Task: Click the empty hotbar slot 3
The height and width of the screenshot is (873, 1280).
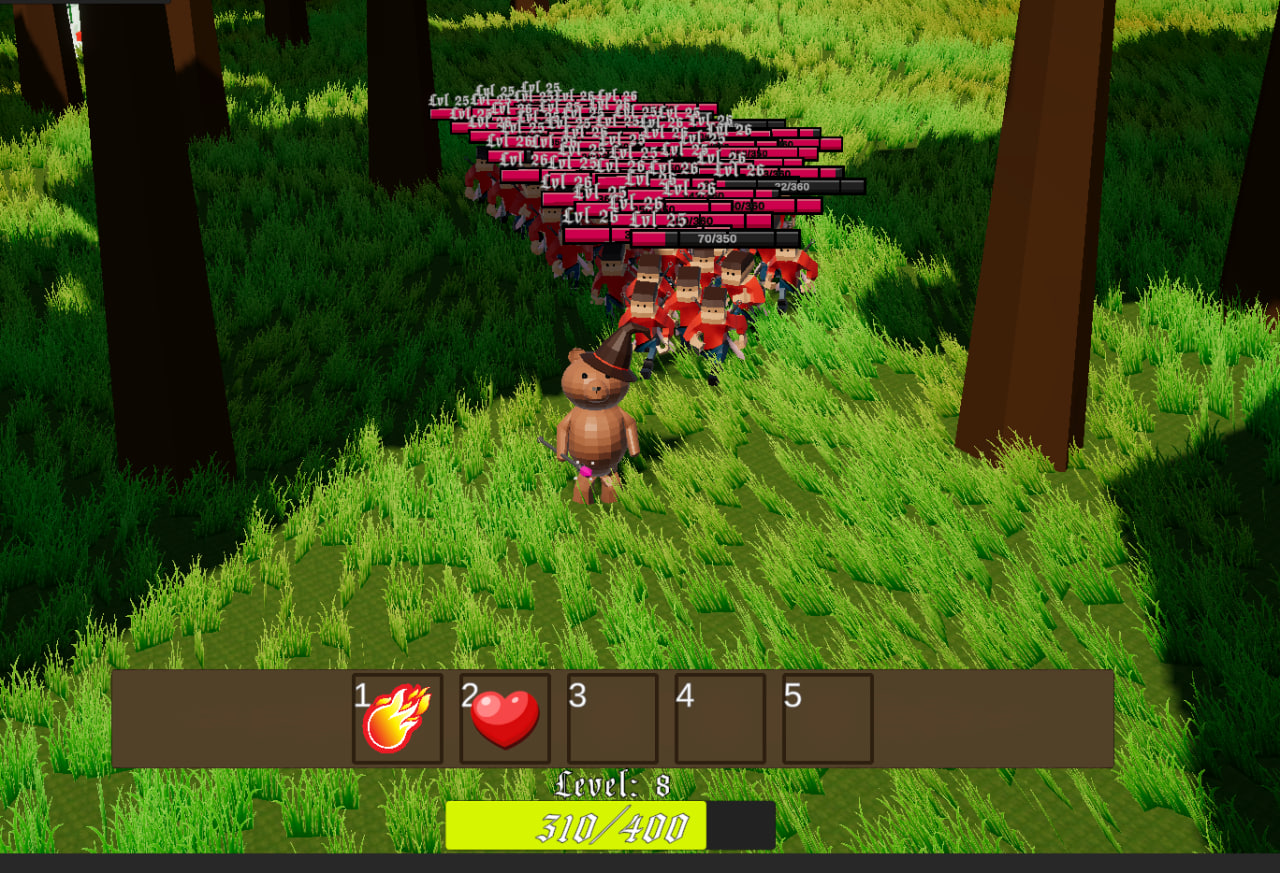Action: click(612, 719)
